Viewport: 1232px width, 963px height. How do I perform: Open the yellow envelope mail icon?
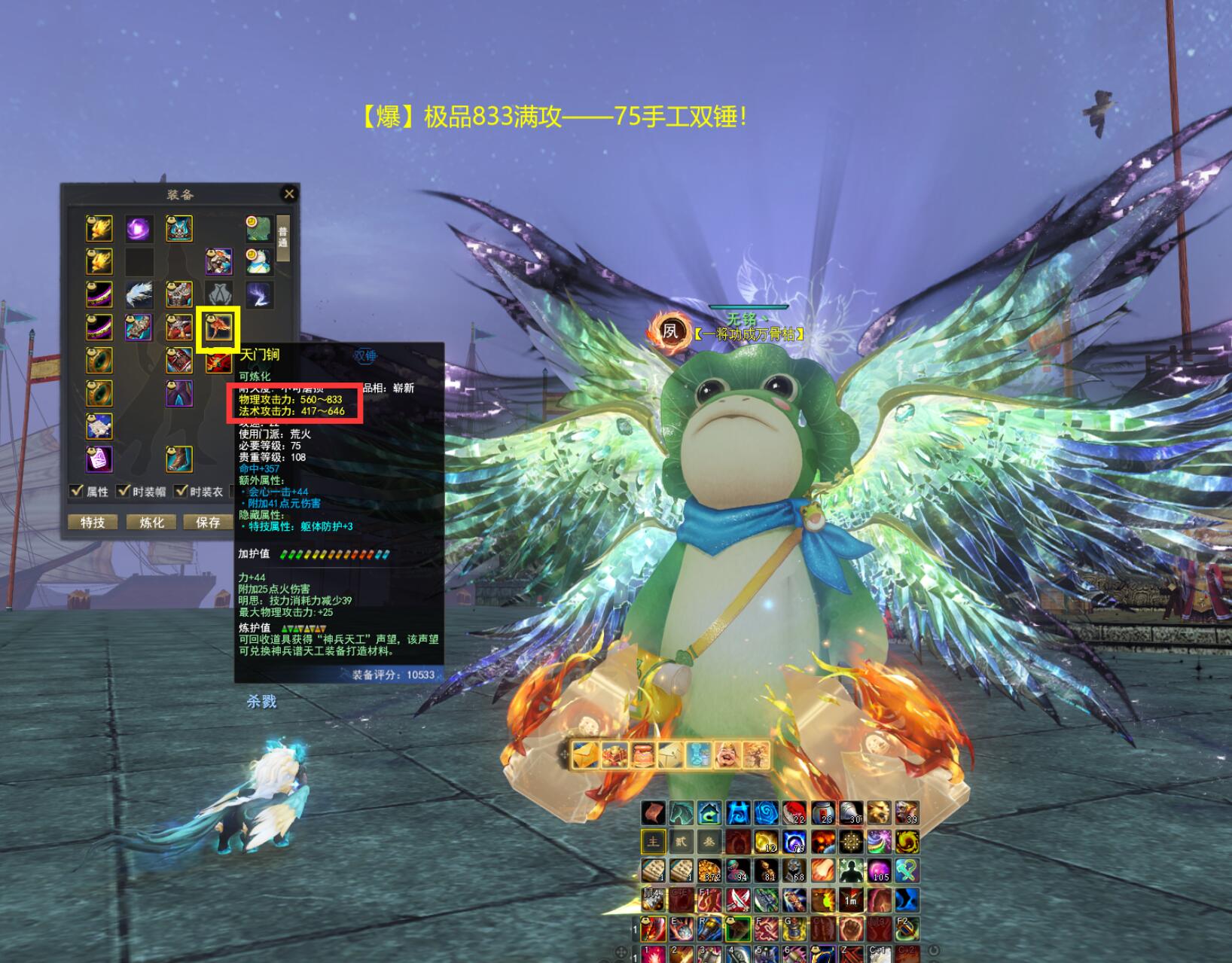pos(585,754)
